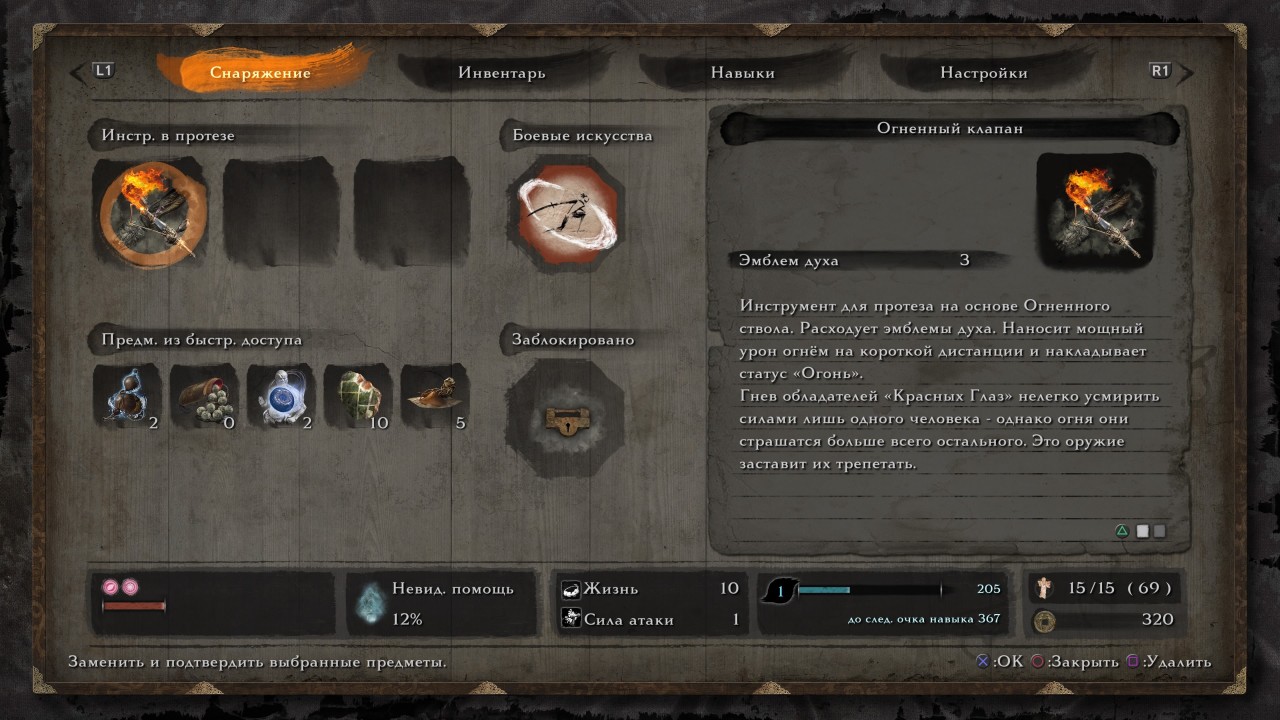Viewport: 1280px width, 720px height.
Task: Click the right arrow beside R1
Action: pyautogui.click(x=1186, y=72)
